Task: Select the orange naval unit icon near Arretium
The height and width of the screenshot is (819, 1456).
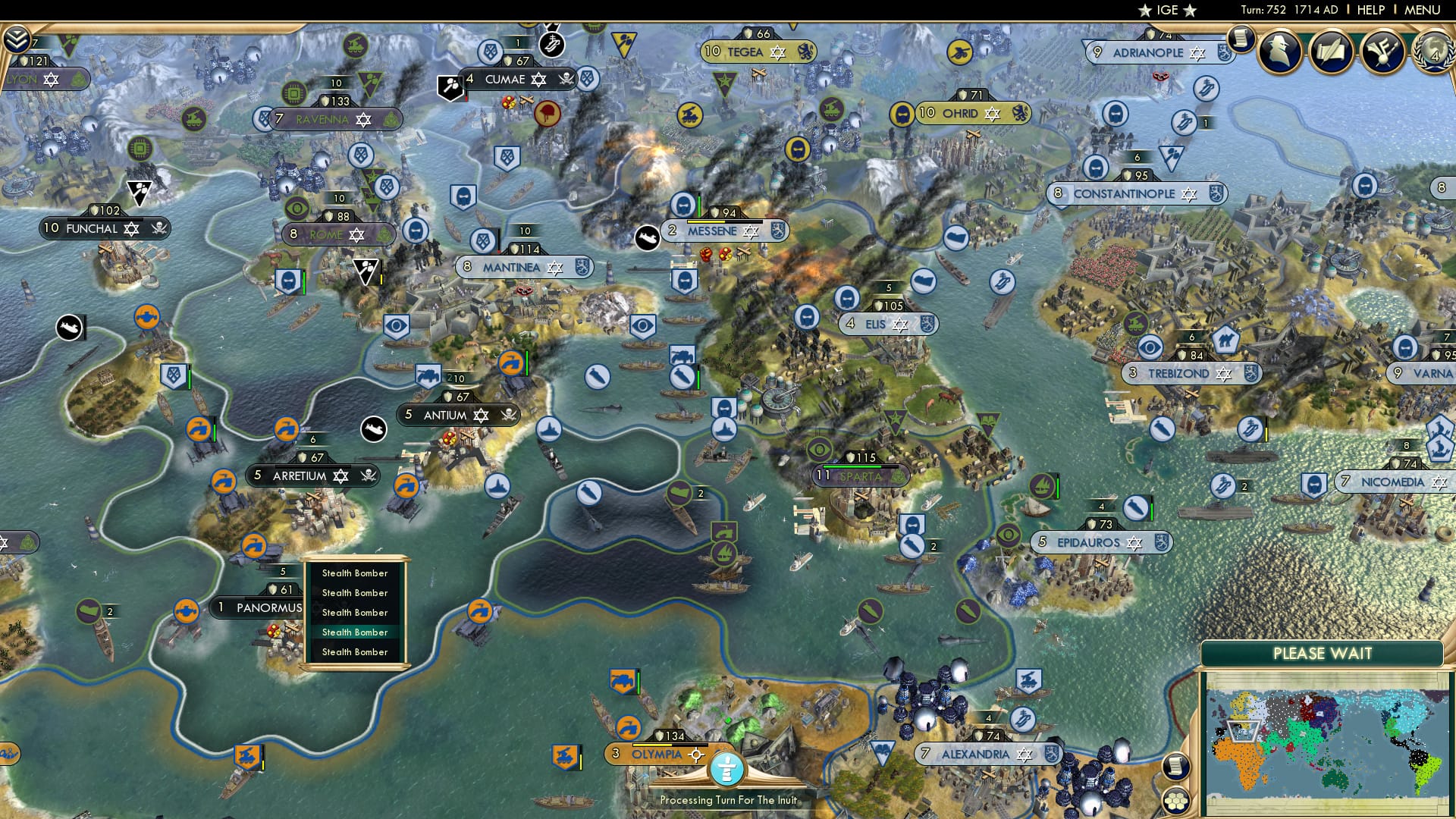Action: (x=225, y=482)
